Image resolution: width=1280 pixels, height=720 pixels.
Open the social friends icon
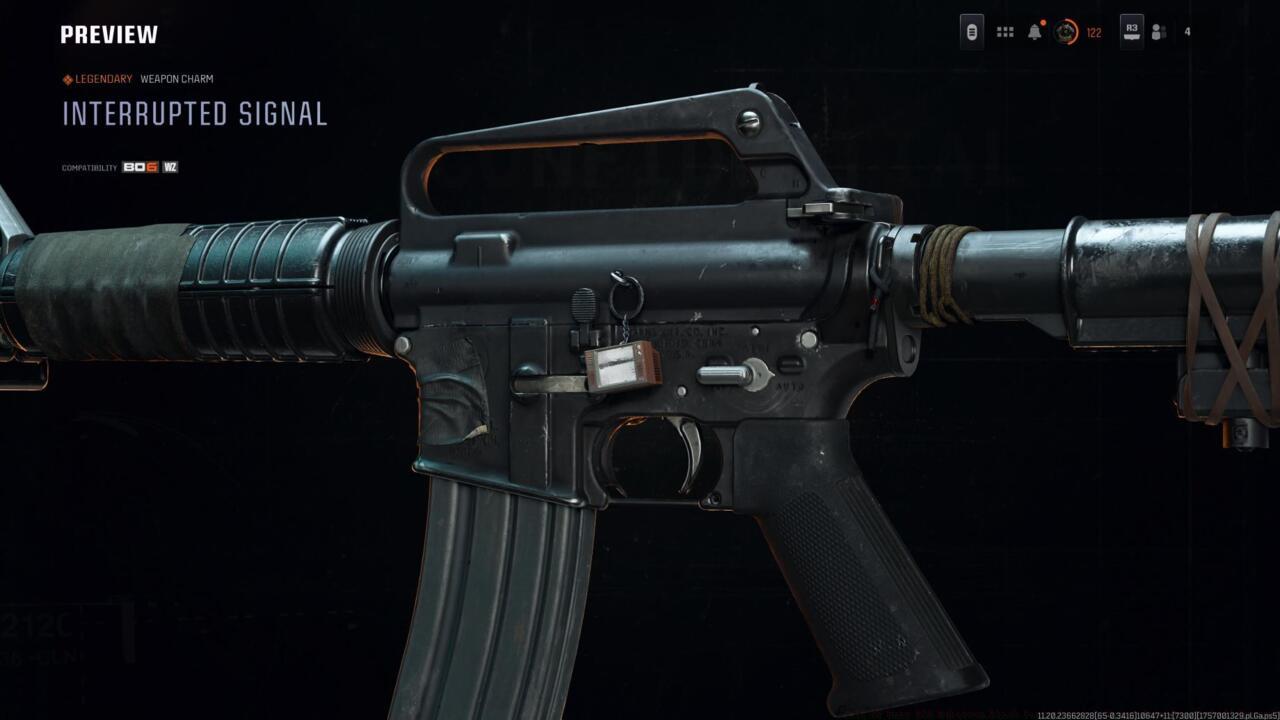point(1160,33)
